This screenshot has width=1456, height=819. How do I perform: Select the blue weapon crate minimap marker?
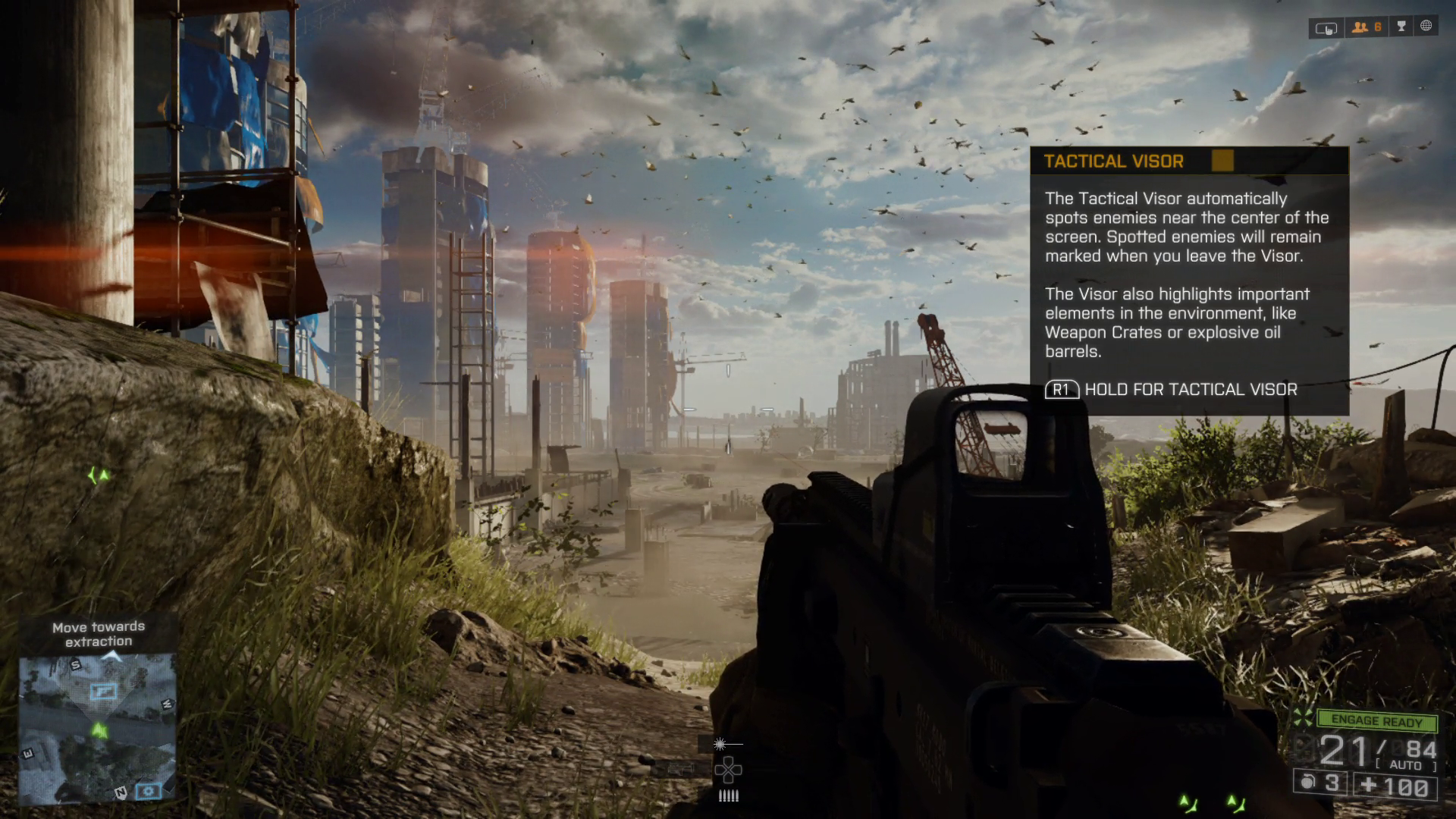click(x=103, y=691)
